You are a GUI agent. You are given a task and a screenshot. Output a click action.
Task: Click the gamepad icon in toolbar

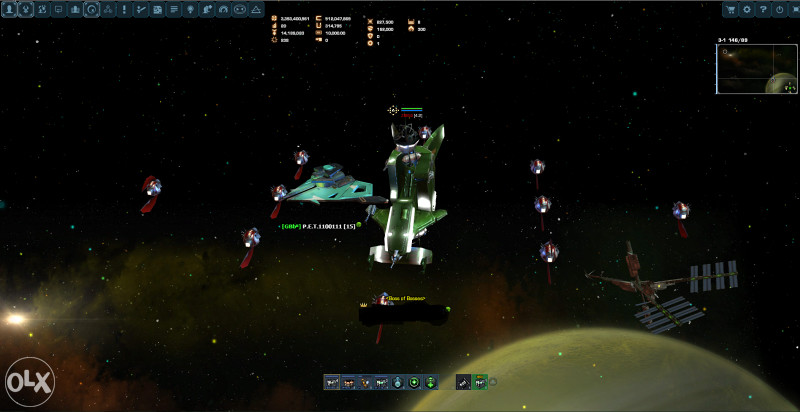239,9
